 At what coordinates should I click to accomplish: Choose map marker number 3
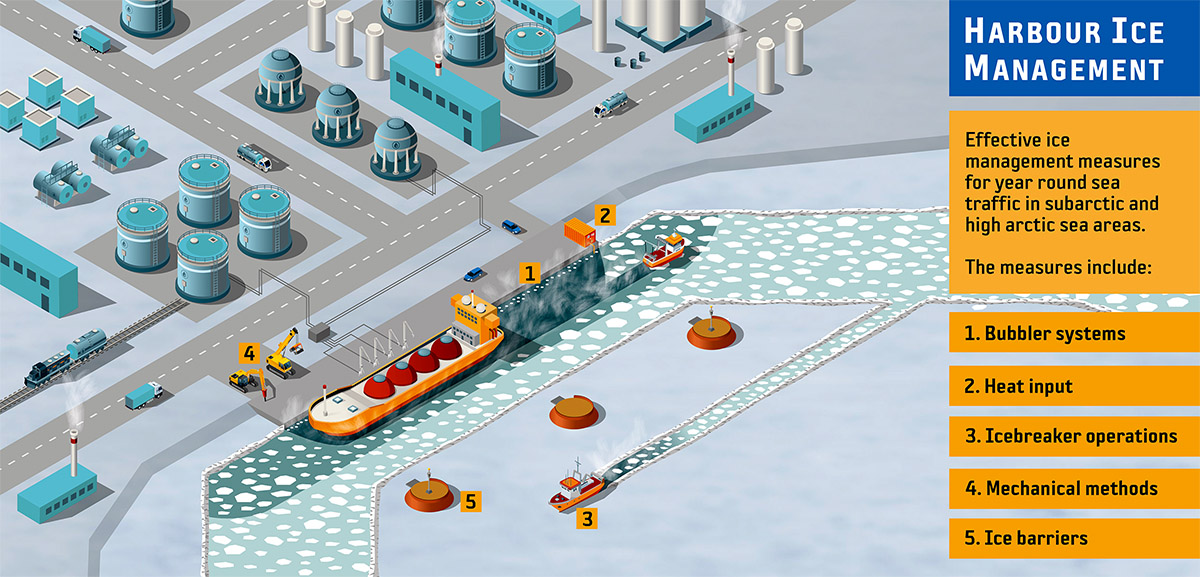tap(588, 518)
